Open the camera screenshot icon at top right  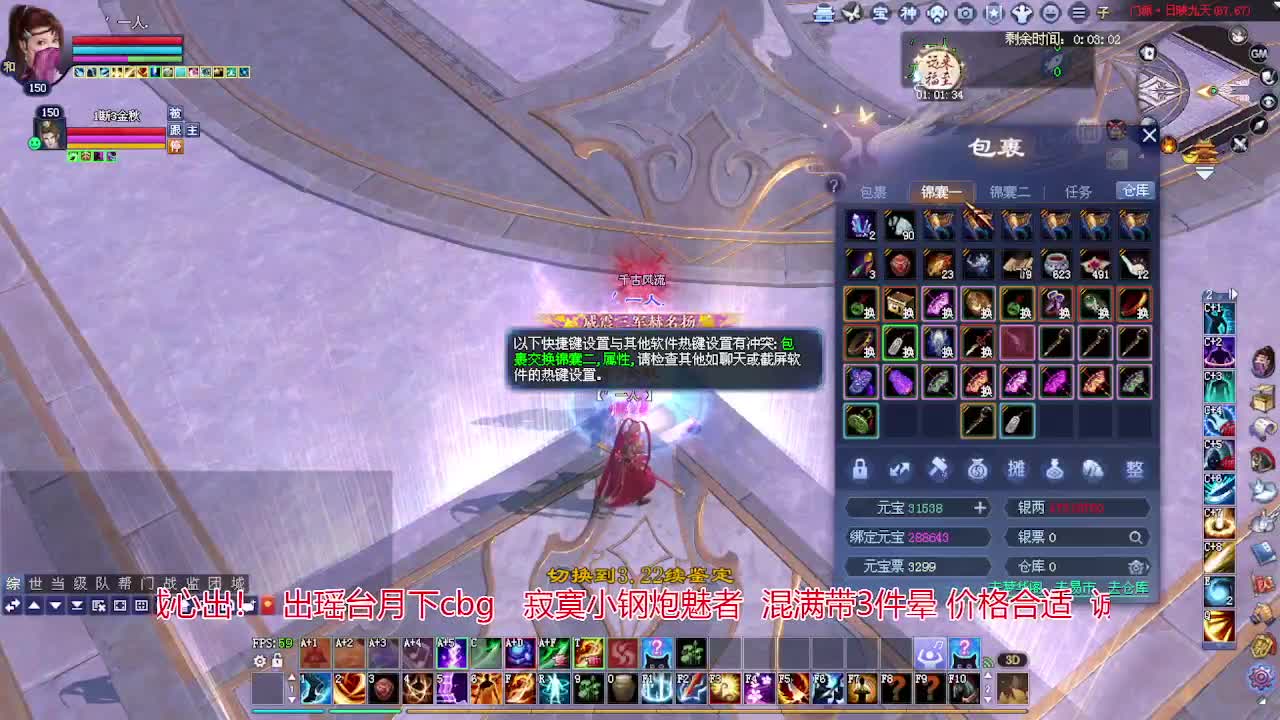coord(964,14)
